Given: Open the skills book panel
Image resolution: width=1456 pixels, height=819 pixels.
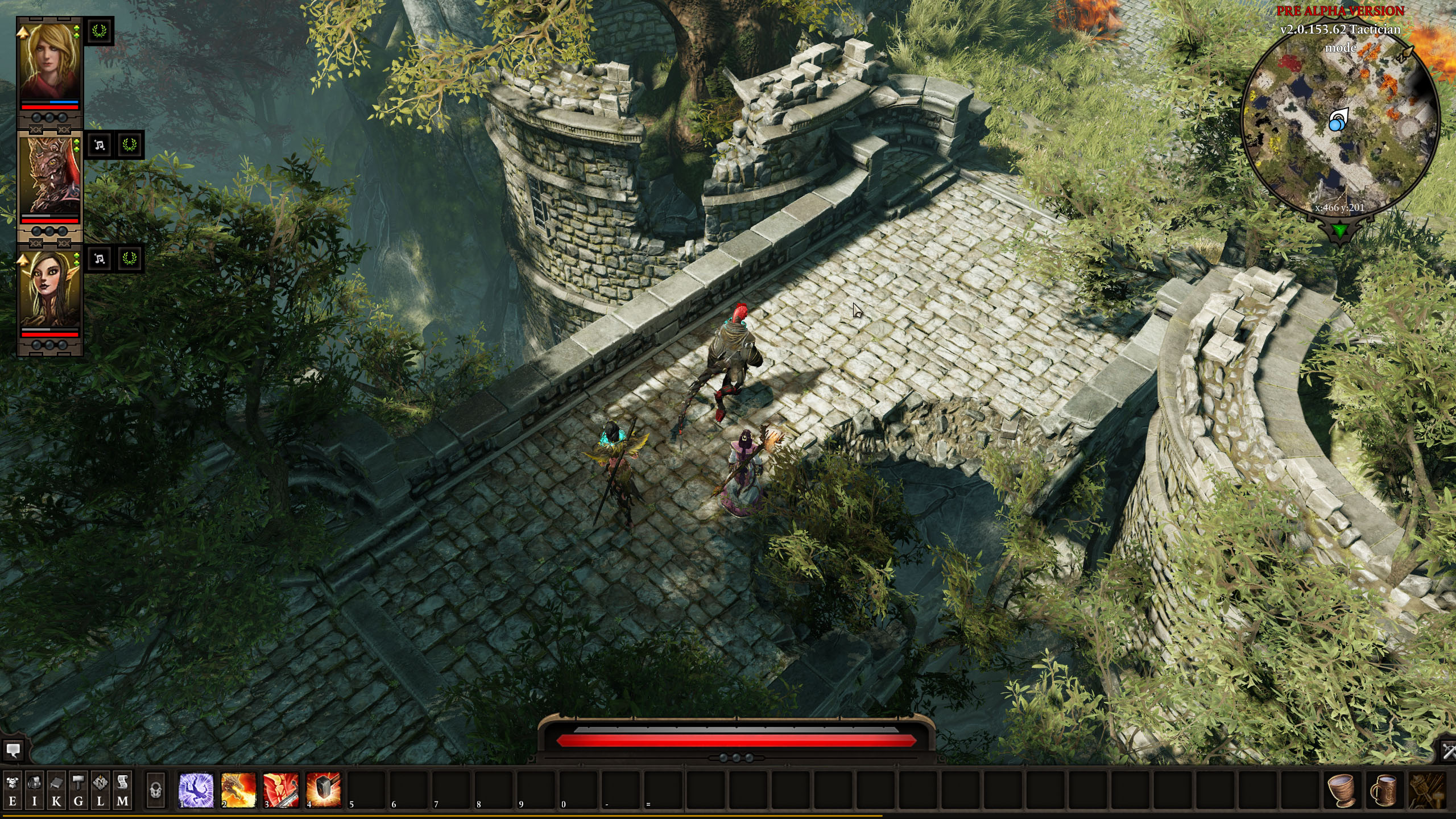Looking at the screenshot, I should point(56,790).
